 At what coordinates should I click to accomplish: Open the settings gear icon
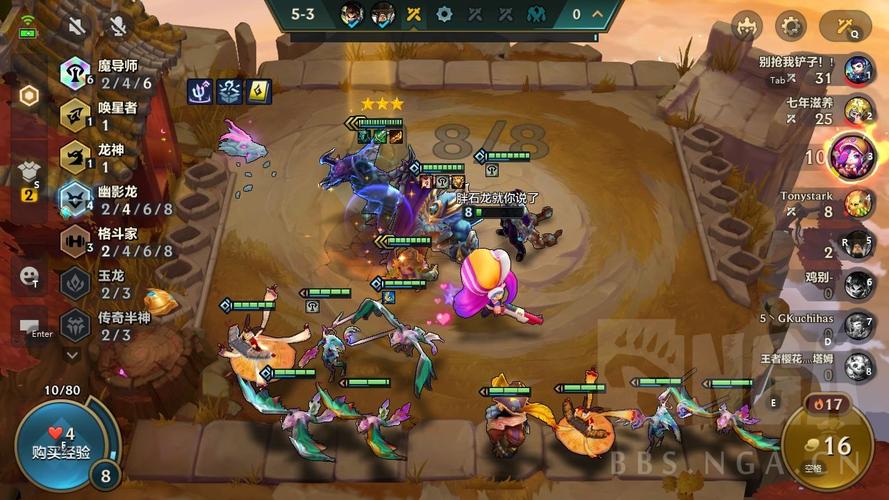click(791, 26)
